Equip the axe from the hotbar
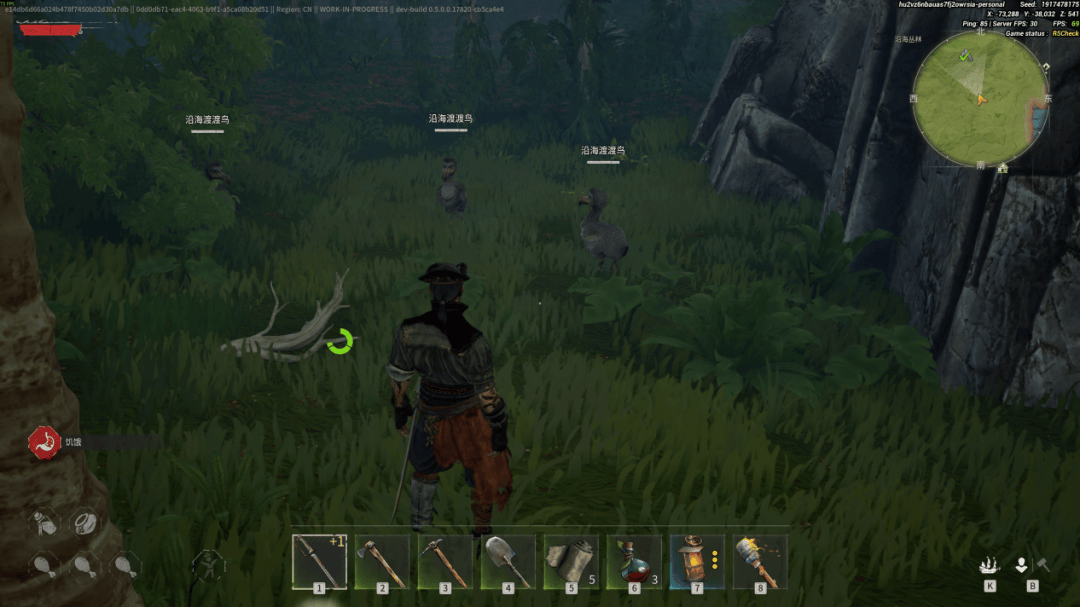This screenshot has width=1080, height=607. pos(382,561)
